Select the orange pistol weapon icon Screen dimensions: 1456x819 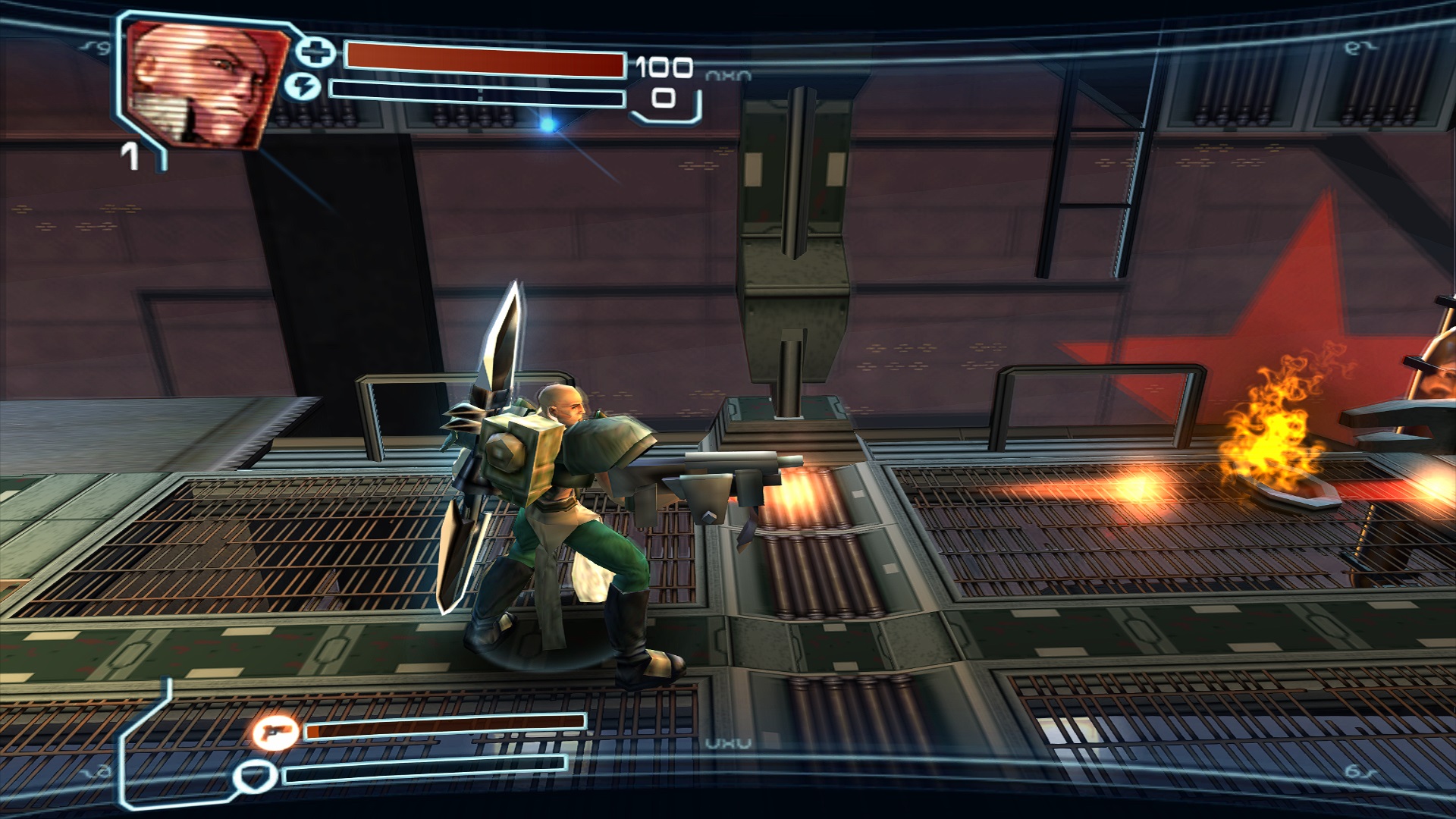tap(275, 732)
